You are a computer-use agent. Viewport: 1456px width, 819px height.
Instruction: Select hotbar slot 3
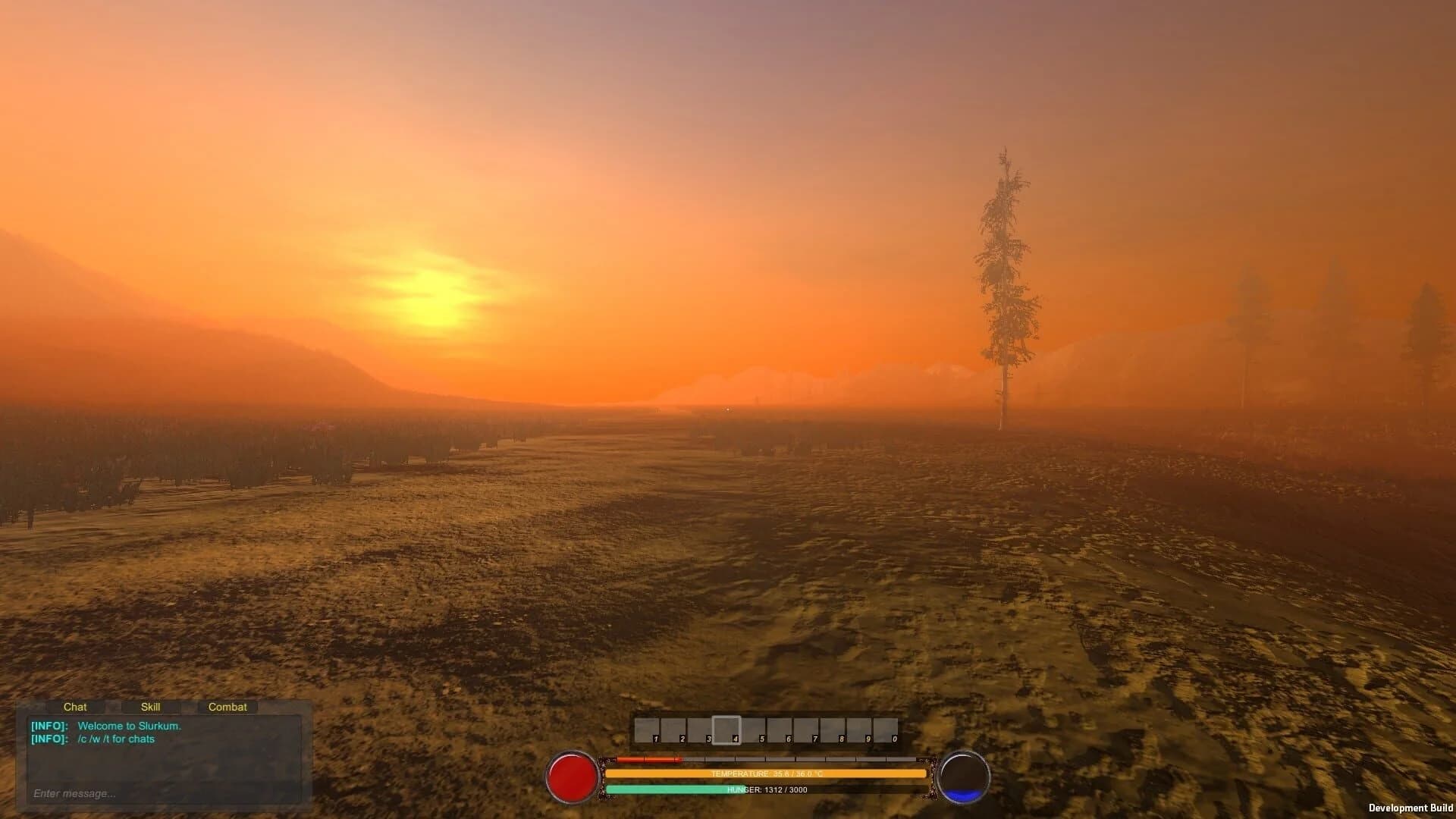point(700,730)
